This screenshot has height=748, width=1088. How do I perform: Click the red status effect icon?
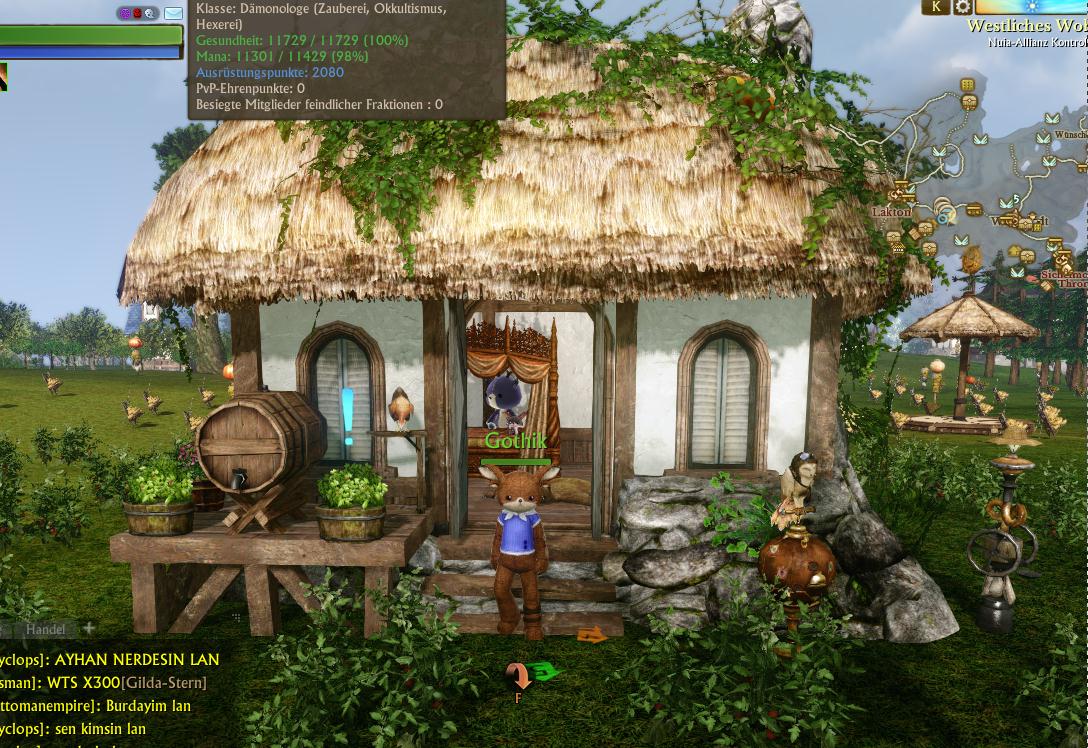(137, 14)
